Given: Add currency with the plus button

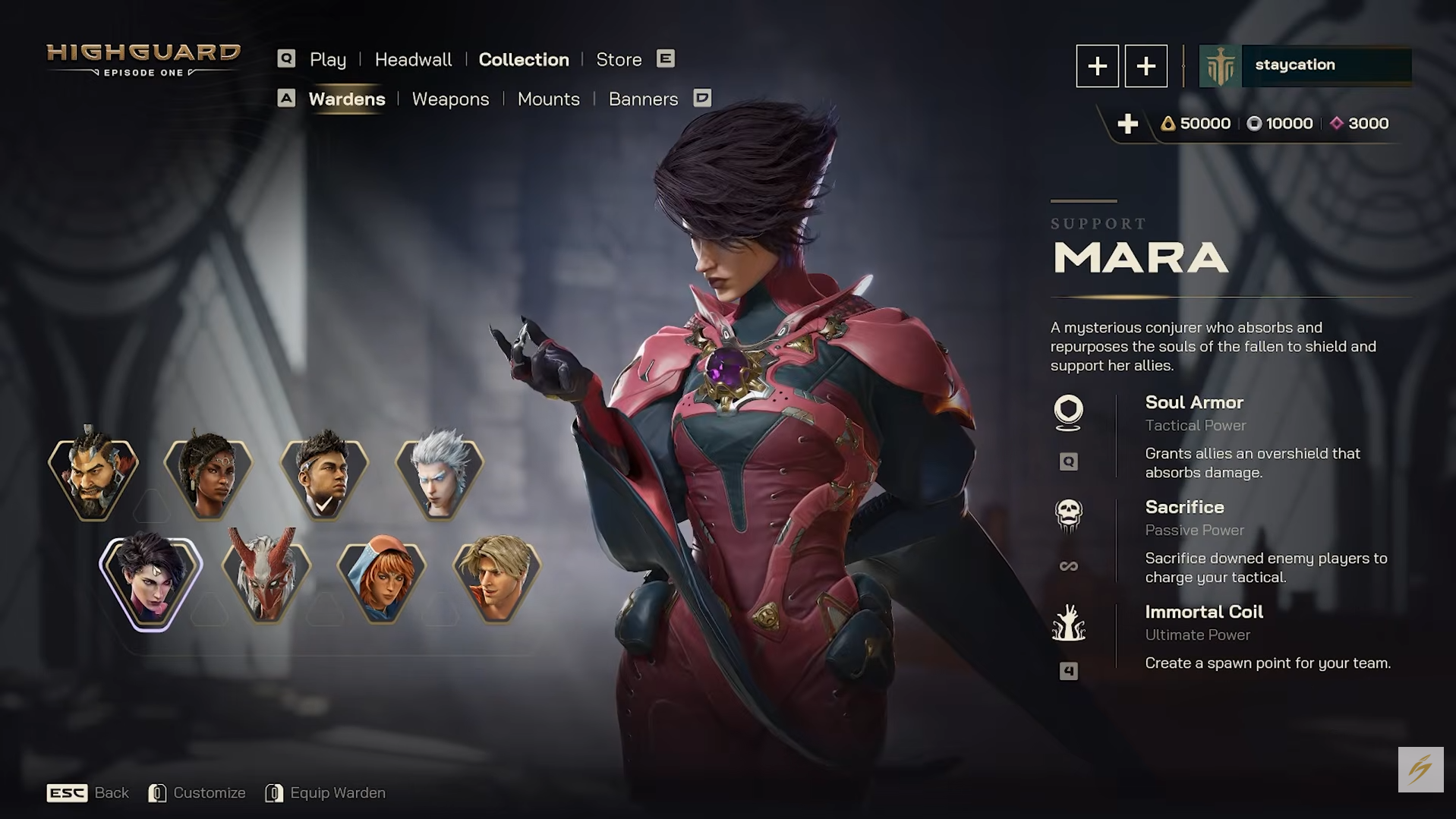Looking at the screenshot, I should pyautogui.click(x=1127, y=124).
